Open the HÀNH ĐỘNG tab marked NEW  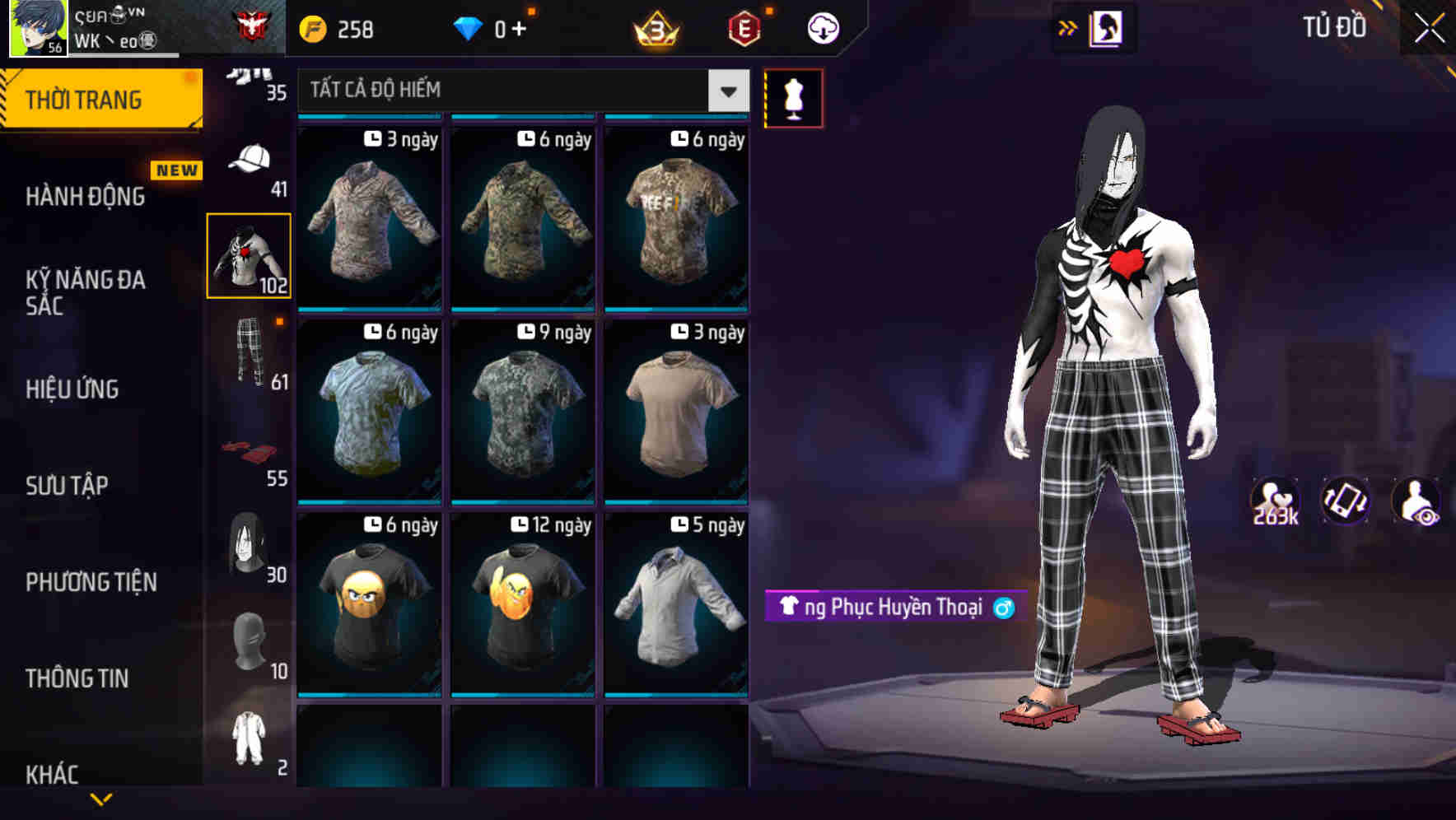(x=86, y=197)
